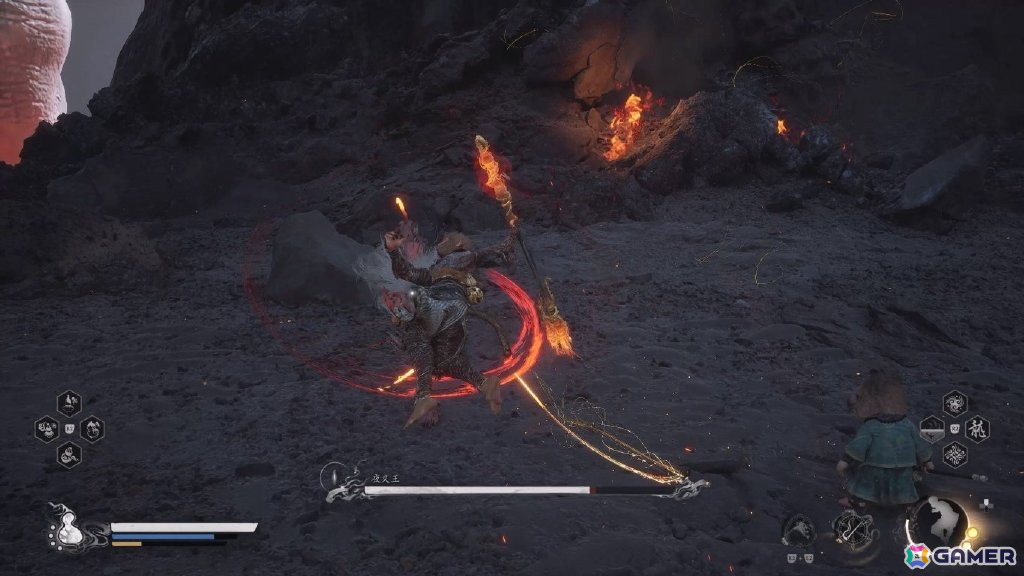Click the GAMER watermark logo

pyautogui.click(x=960, y=556)
